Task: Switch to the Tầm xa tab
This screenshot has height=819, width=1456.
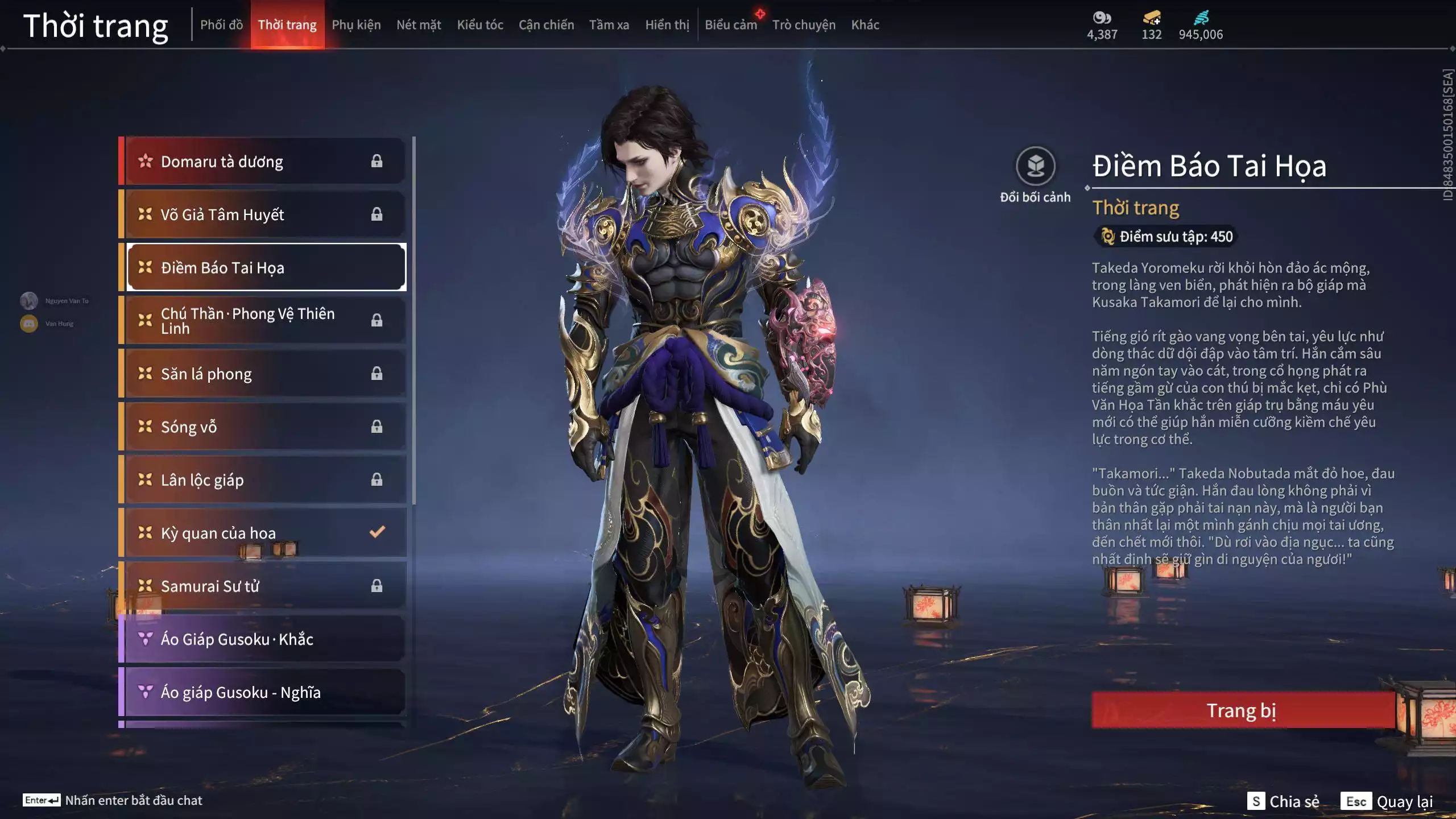Action: coord(609,25)
